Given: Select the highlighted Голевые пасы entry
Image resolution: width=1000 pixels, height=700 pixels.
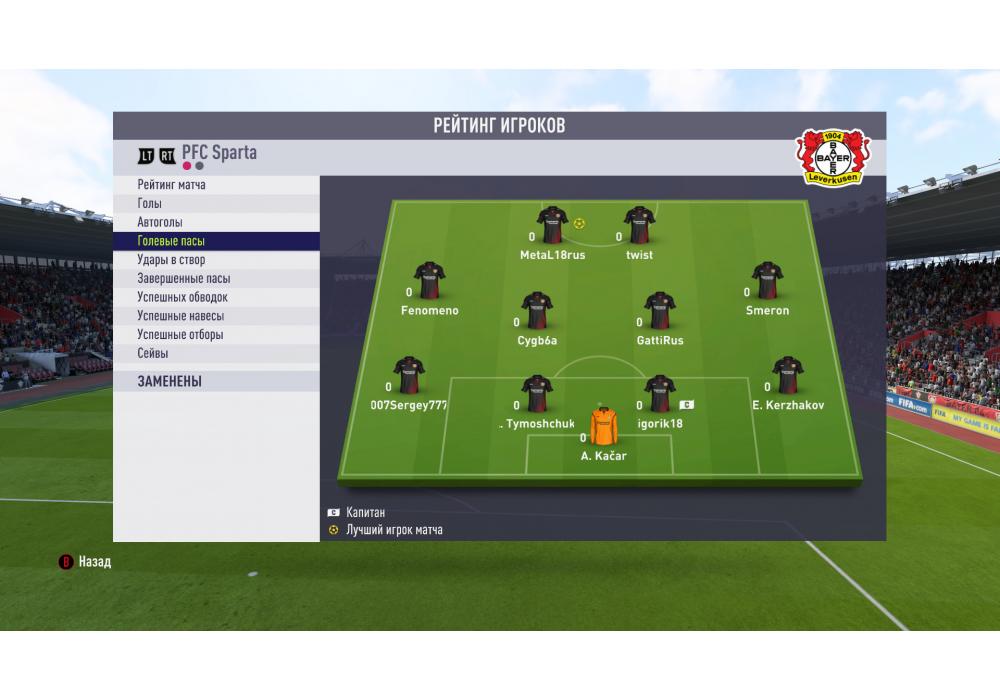Looking at the screenshot, I should [216, 241].
